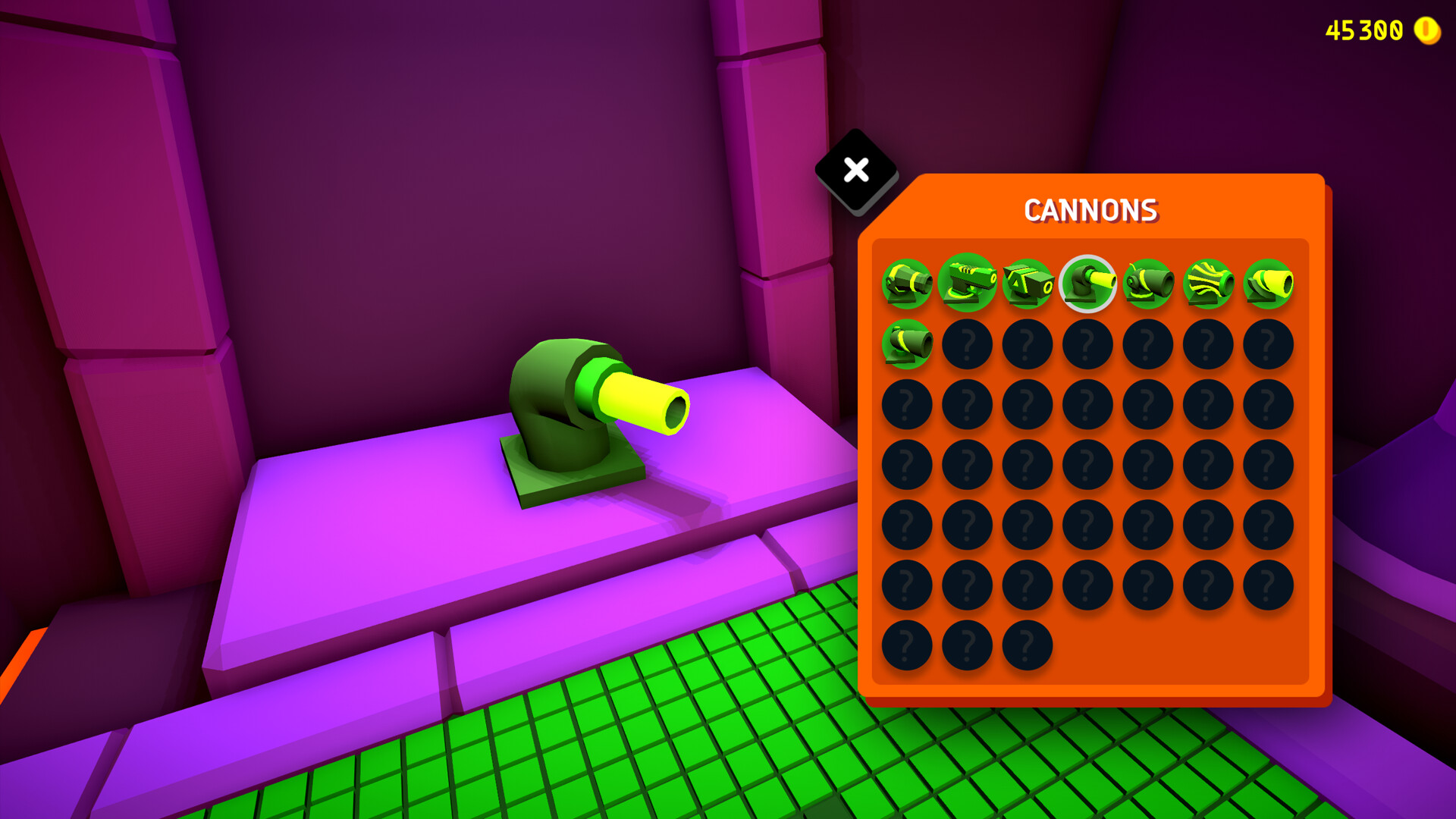Screen dimensions: 1456x819
Task: Select the curved-barrel blunderbuss cannon icon
Action: [x=1145, y=284]
